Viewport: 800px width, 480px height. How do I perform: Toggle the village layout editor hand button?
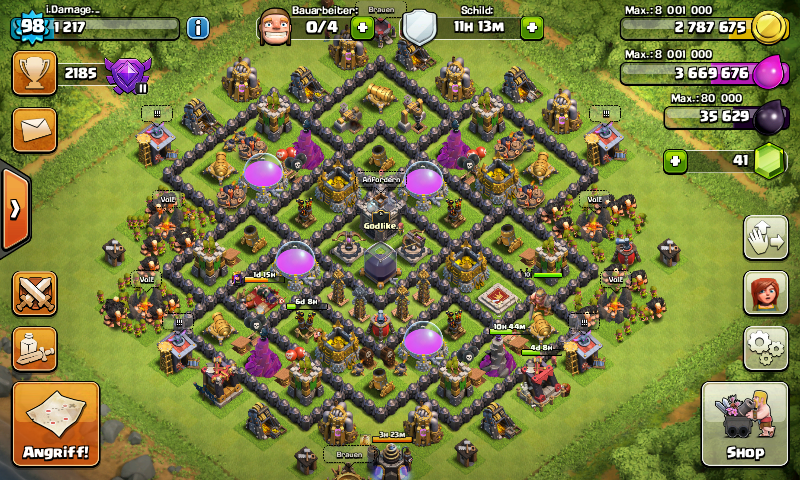click(x=765, y=237)
